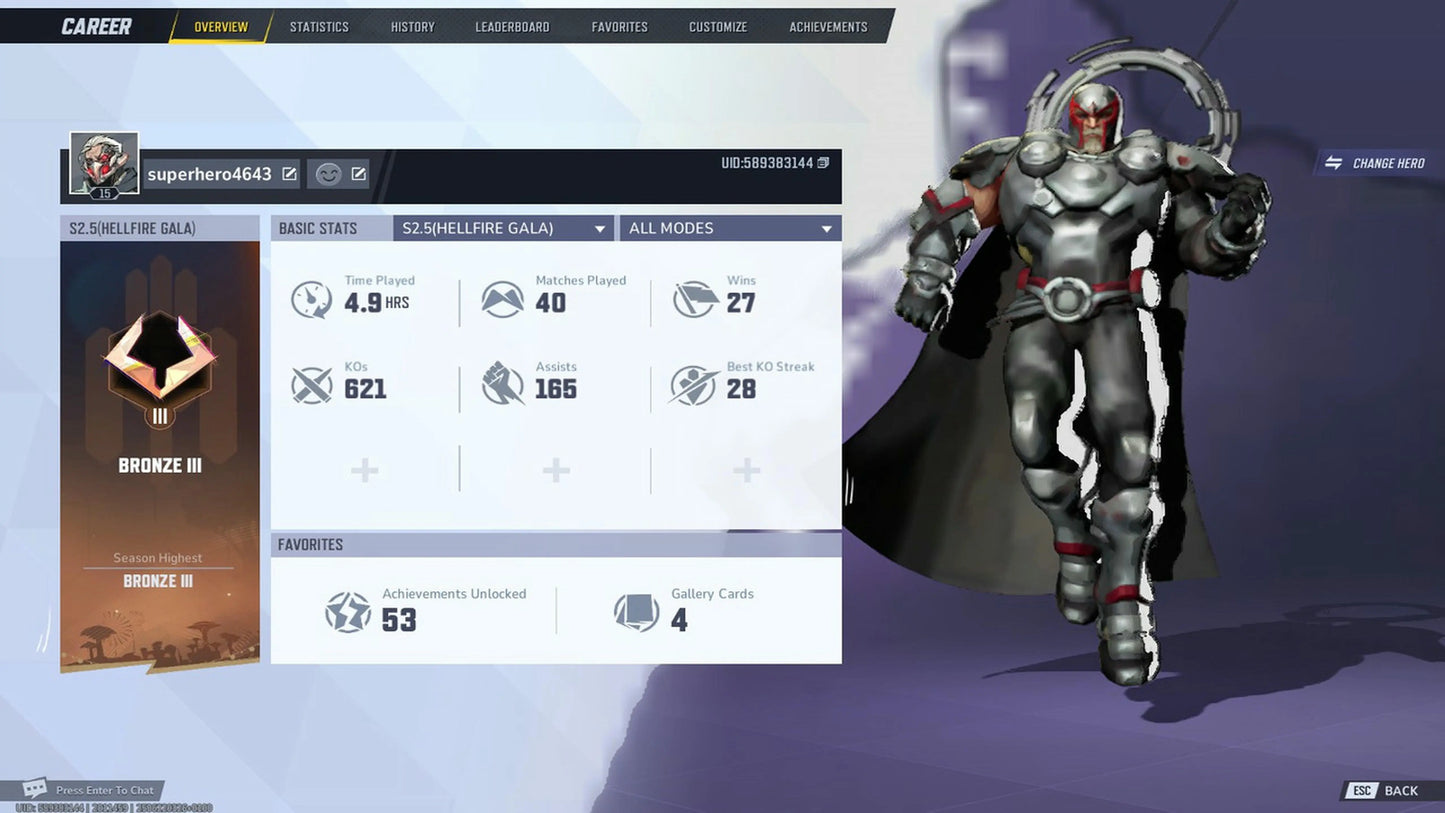Click an empty plus slot to add a stat
Image resolution: width=1445 pixels, height=813 pixels.
pos(364,468)
